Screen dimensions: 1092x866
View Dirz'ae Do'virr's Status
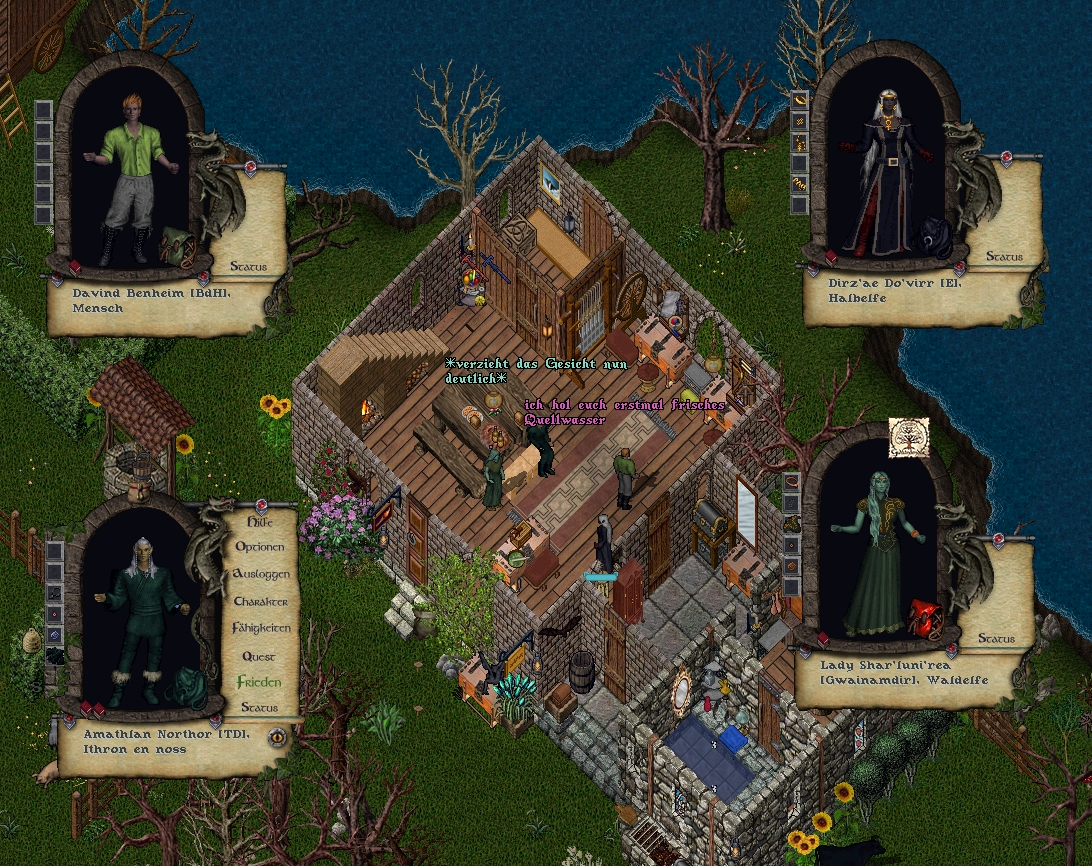coord(1003,256)
